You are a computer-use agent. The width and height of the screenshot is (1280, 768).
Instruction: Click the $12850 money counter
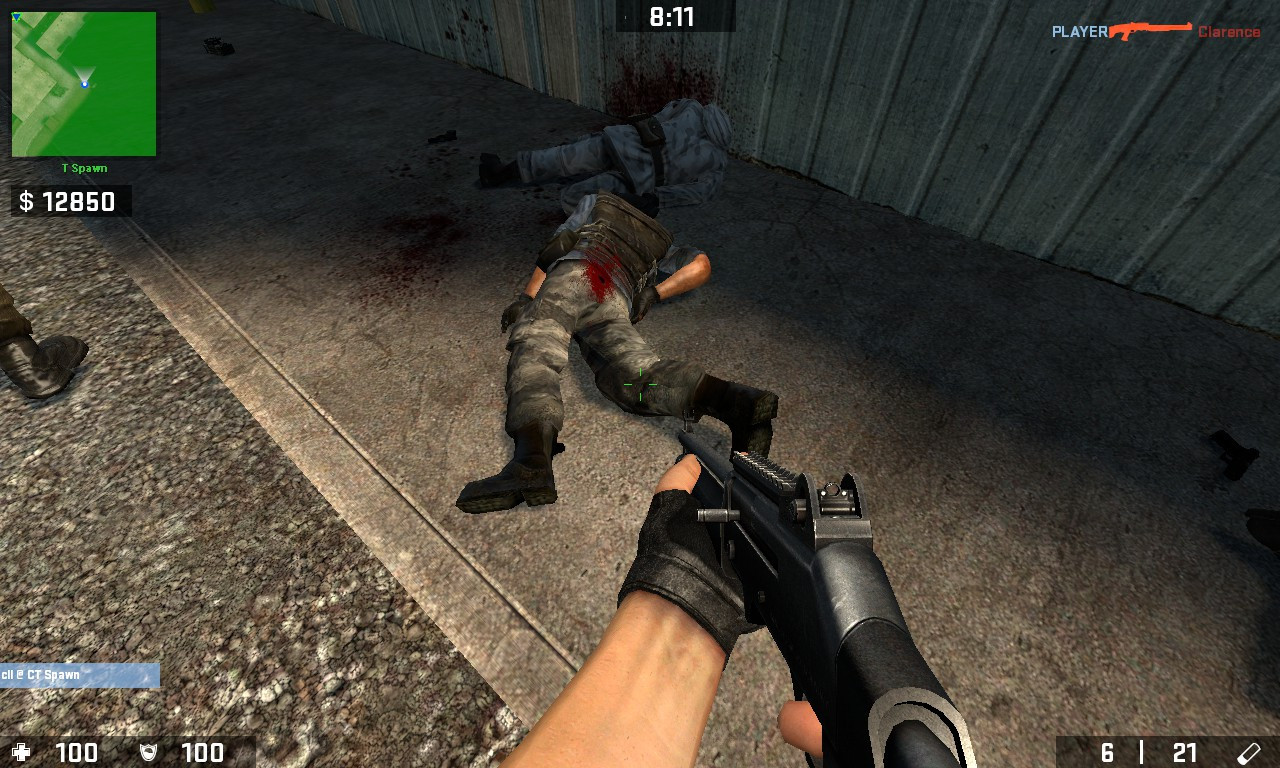[70, 201]
